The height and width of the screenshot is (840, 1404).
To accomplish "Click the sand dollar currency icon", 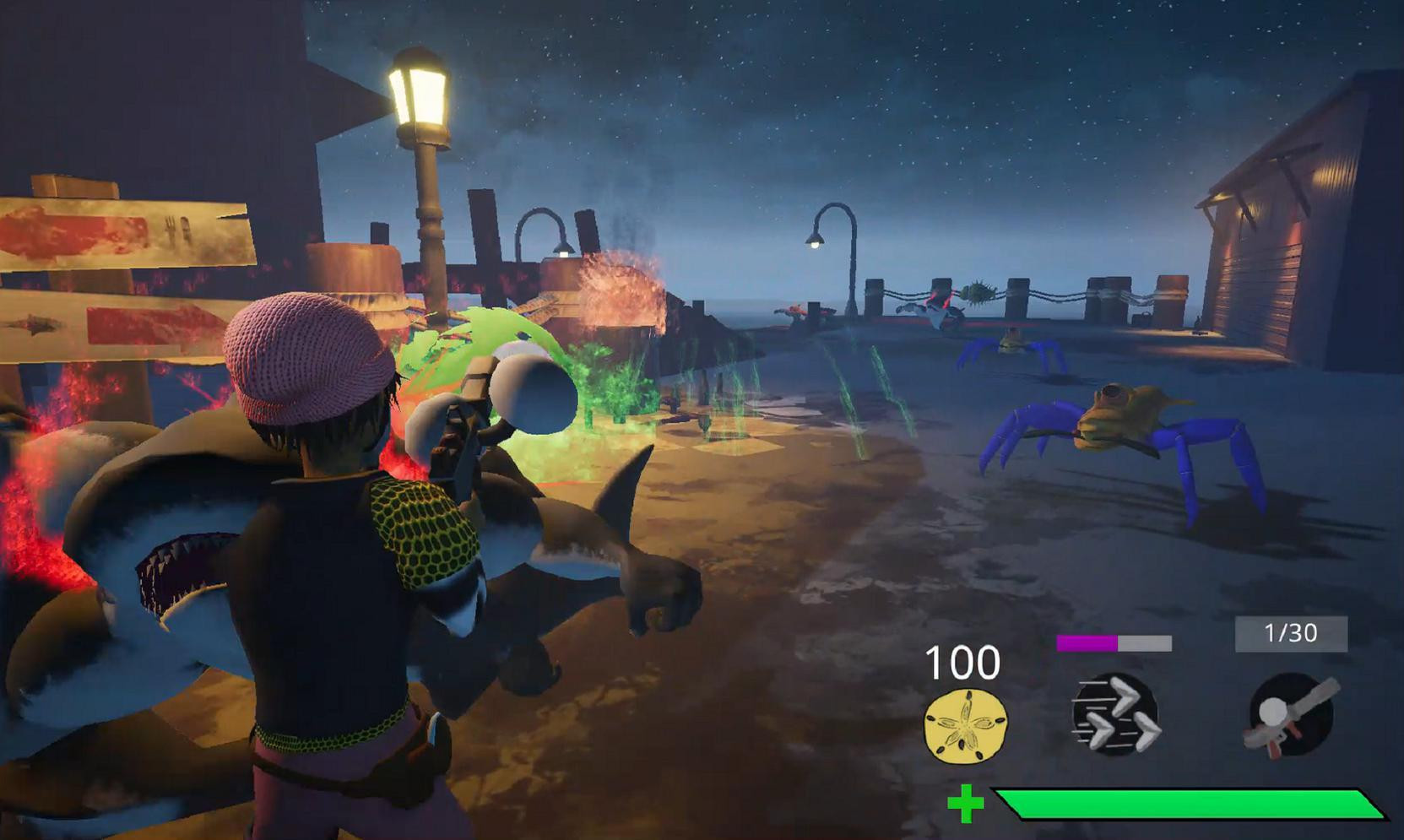I will point(965,725).
